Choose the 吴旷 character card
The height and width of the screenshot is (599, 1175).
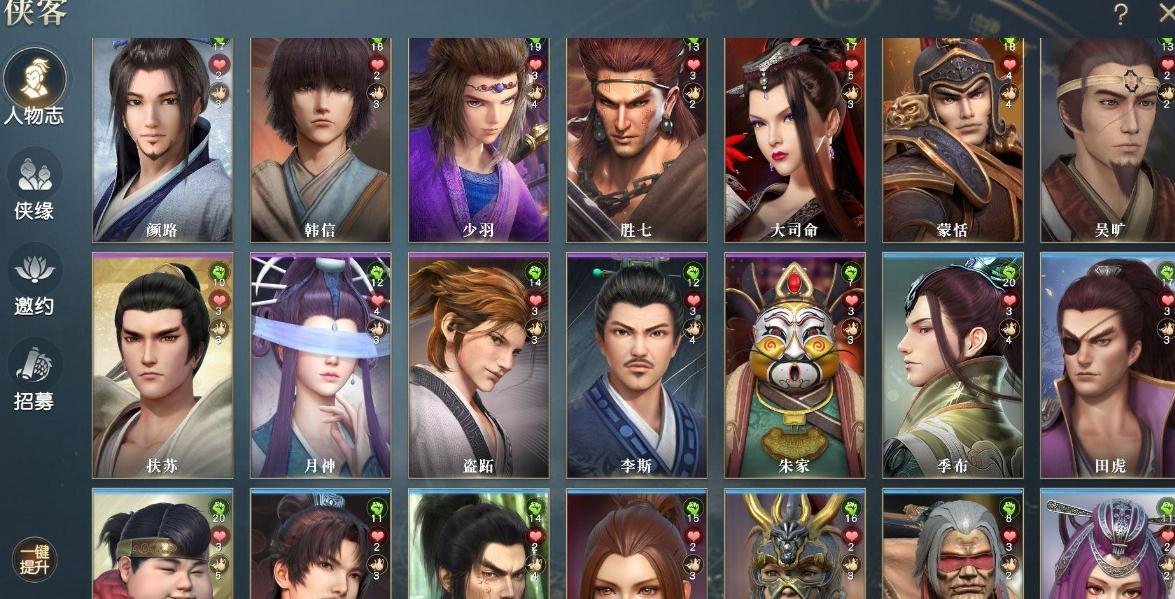[x=1108, y=140]
